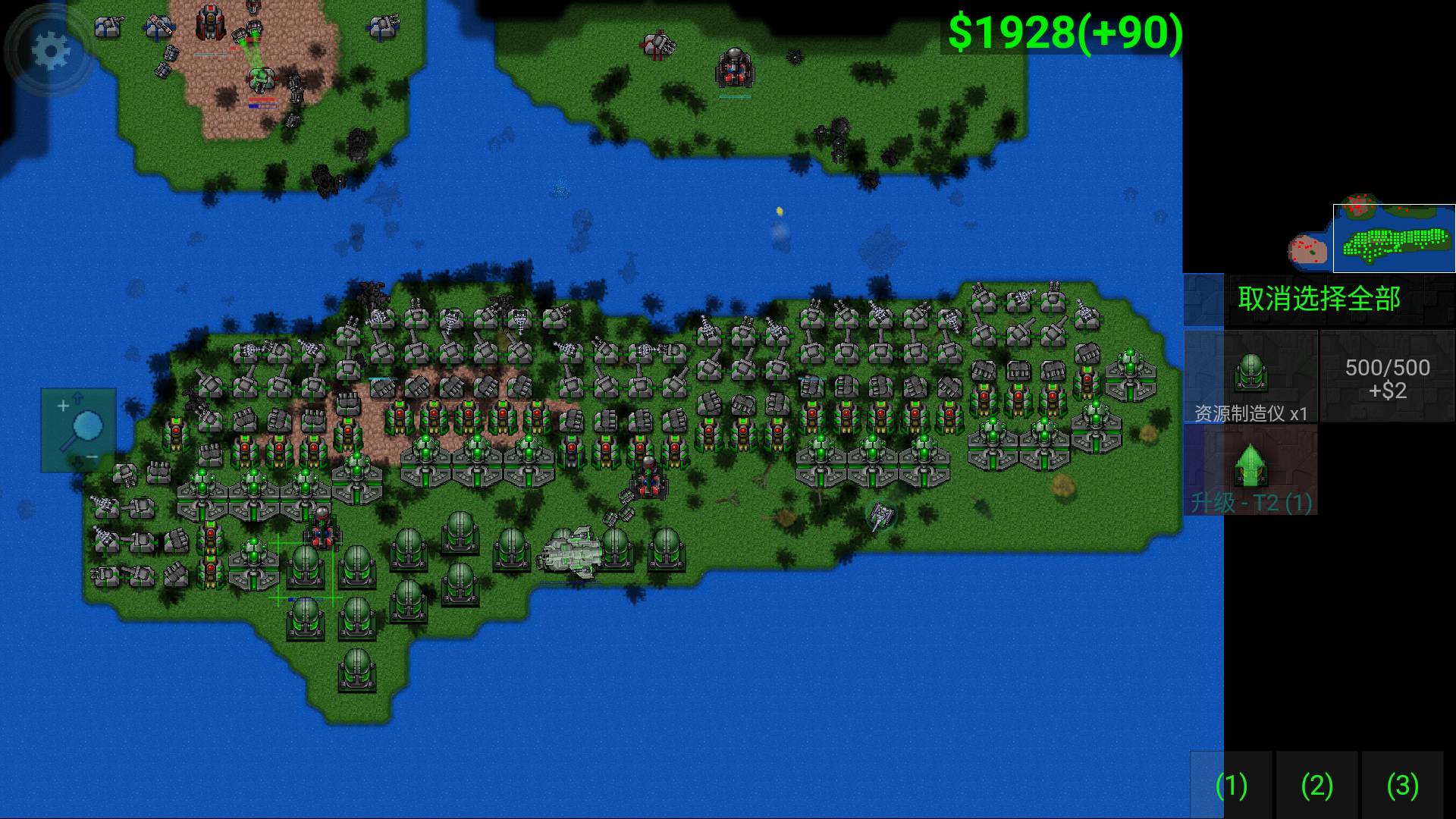Viewport: 1456px width, 819px height.
Task: Click the magnifier zoom control
Action: (x=79, y=430)
